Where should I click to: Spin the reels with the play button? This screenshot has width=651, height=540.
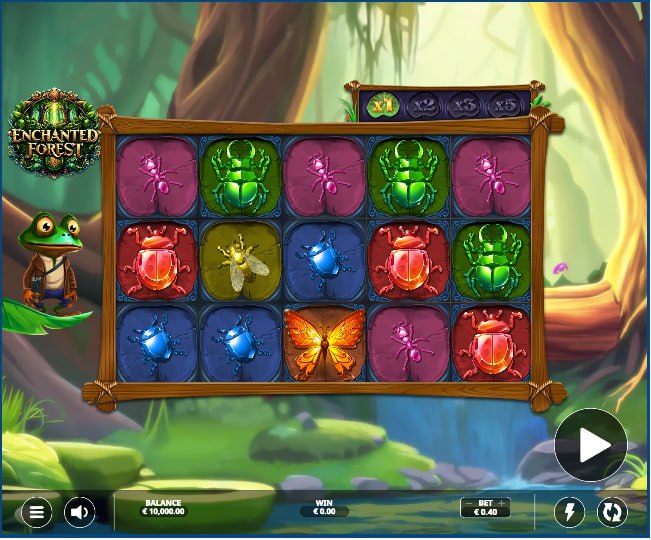click(590, 445)
